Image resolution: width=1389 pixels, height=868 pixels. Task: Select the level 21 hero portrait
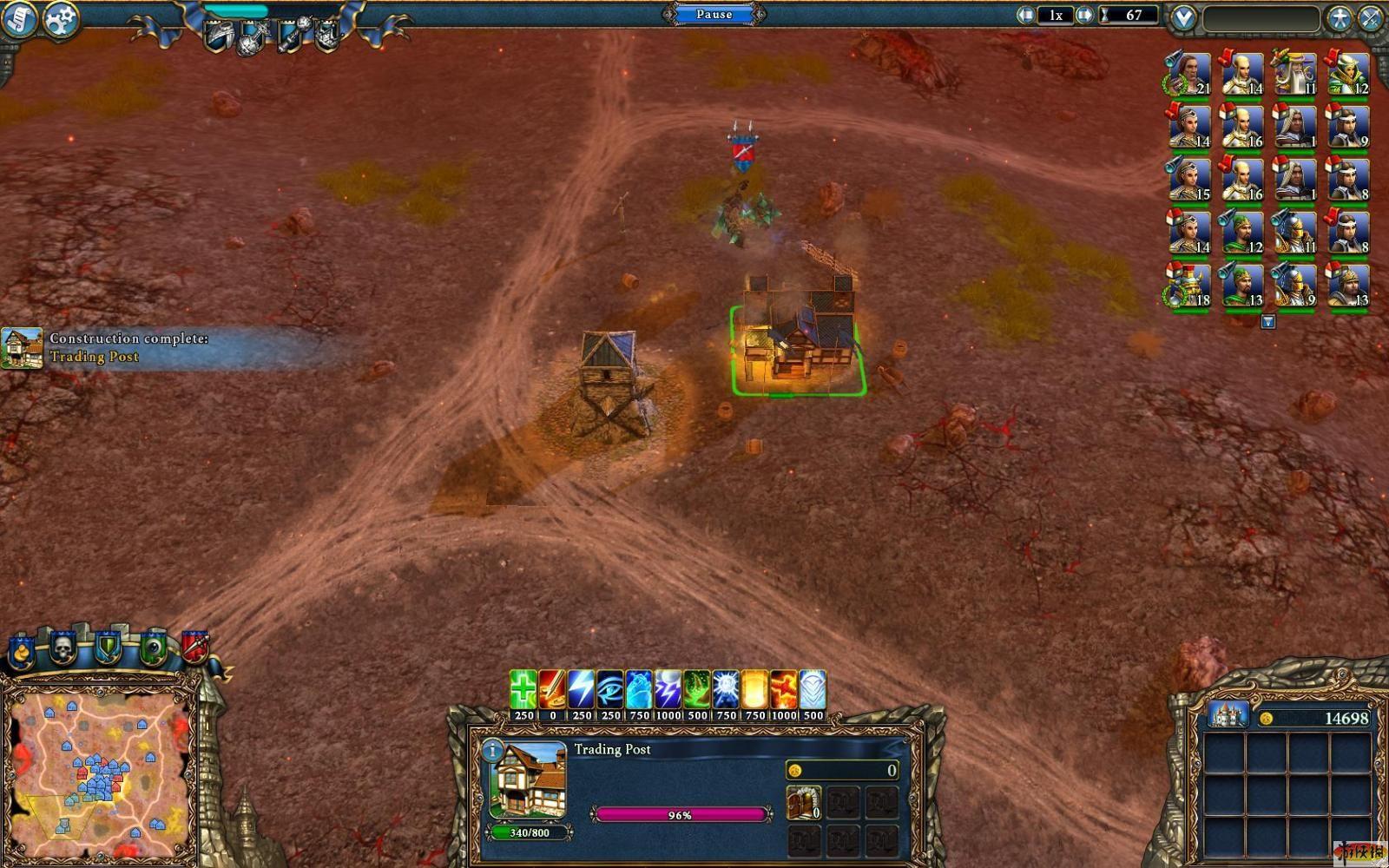[x=1188, y=75]
